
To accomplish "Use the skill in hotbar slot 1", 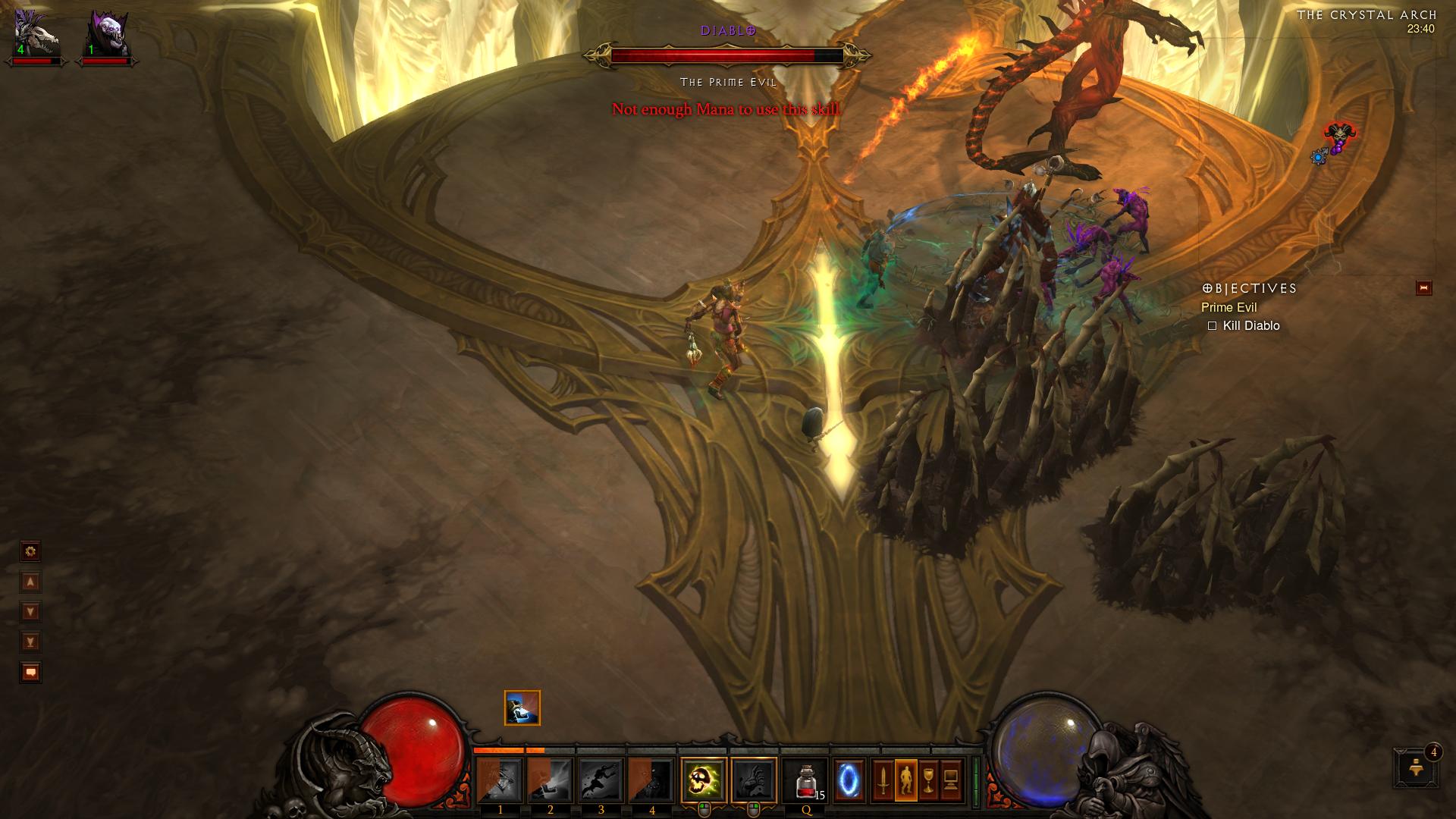I will coord(500,780).
